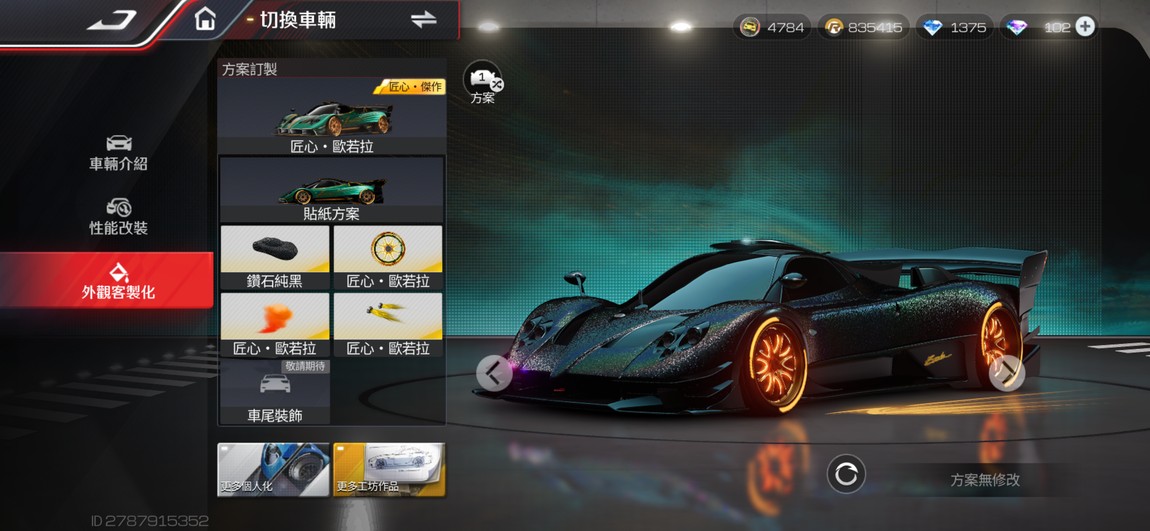Open 更多工坊作品 more workshop works
This screenshot has height=531, width=1150.
tap(389, 470)
